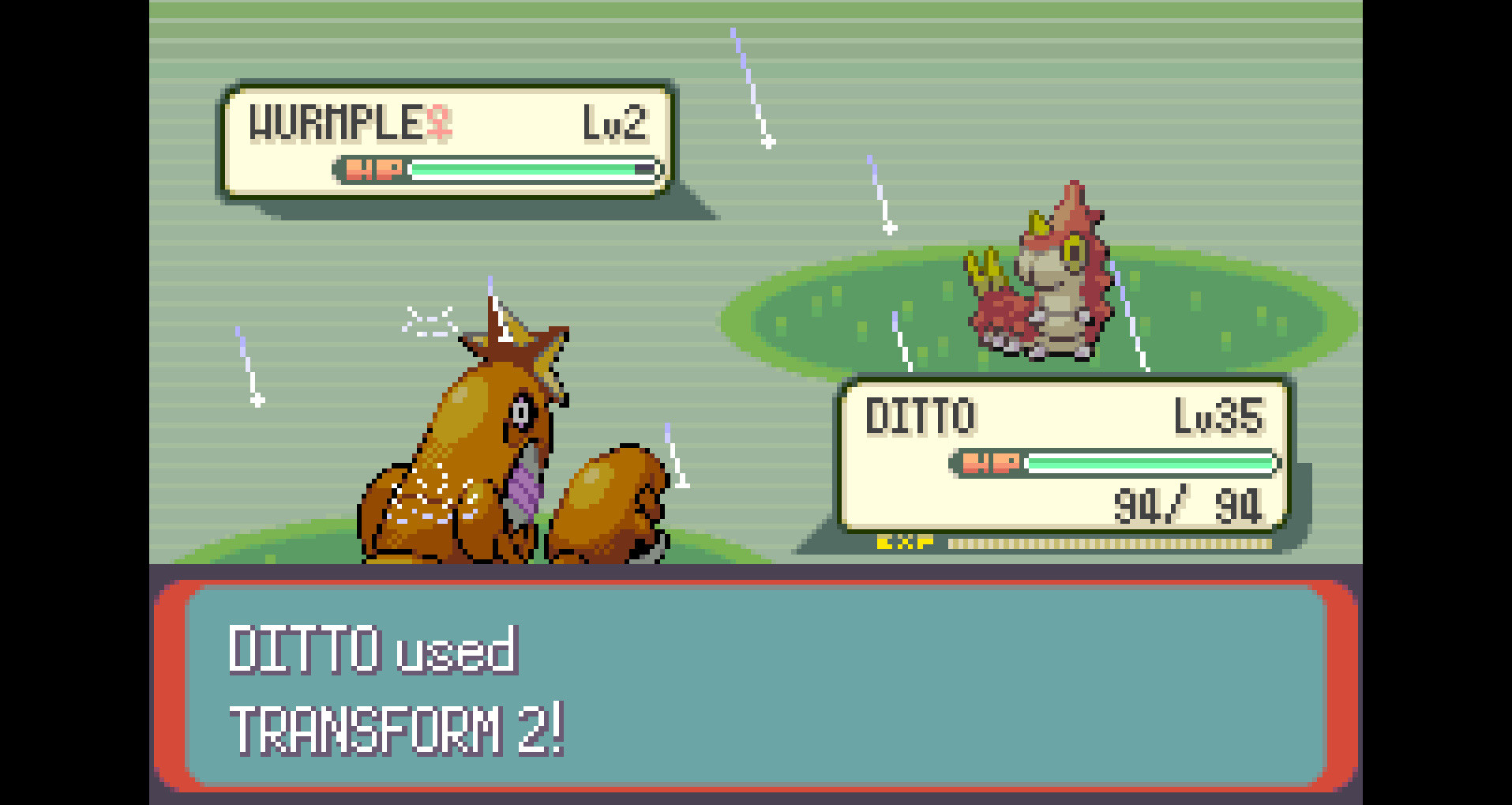Image resolution: width=1512 pixels, height=805 pixels.
Task: Click the EXP progress bar
Action: 1105,542
